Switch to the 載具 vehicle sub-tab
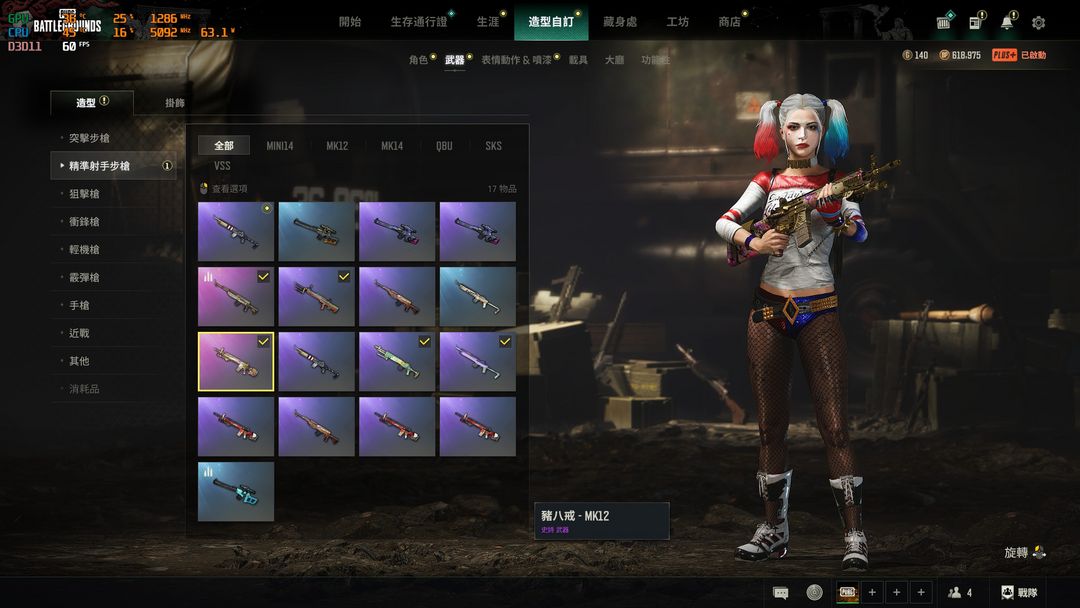This screenshot has height=608, width=1080. 578,60
